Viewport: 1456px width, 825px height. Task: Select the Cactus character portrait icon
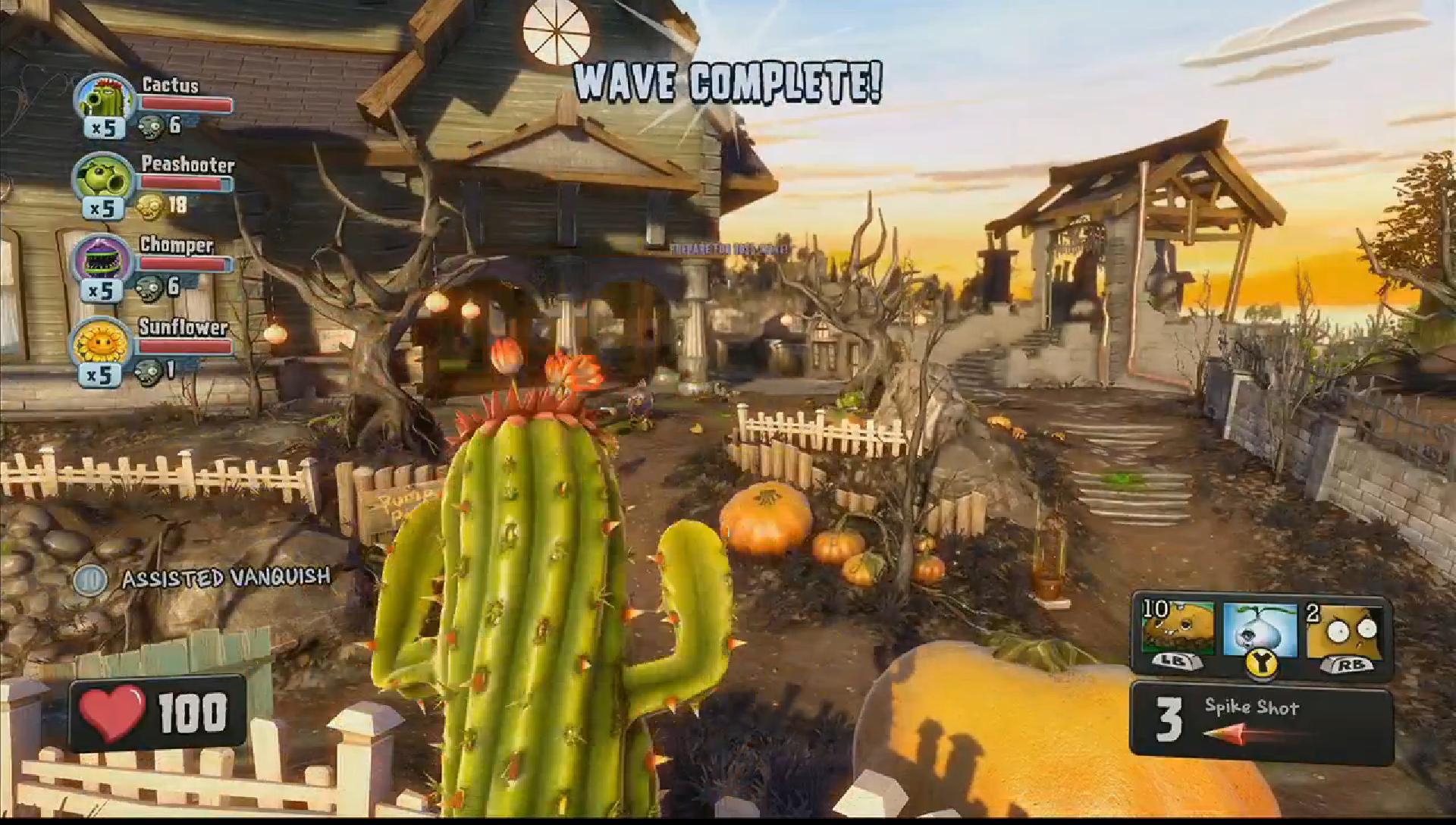[102, 99]
